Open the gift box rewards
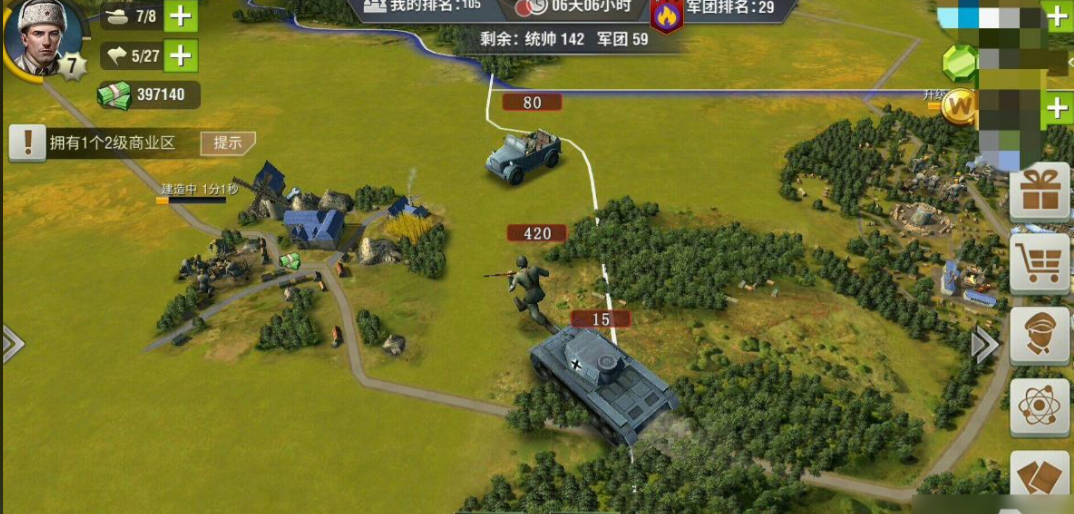Image resolution: width=1074 pixels, height=514 pixels. pyautogui.click(x=1040, y=191)
